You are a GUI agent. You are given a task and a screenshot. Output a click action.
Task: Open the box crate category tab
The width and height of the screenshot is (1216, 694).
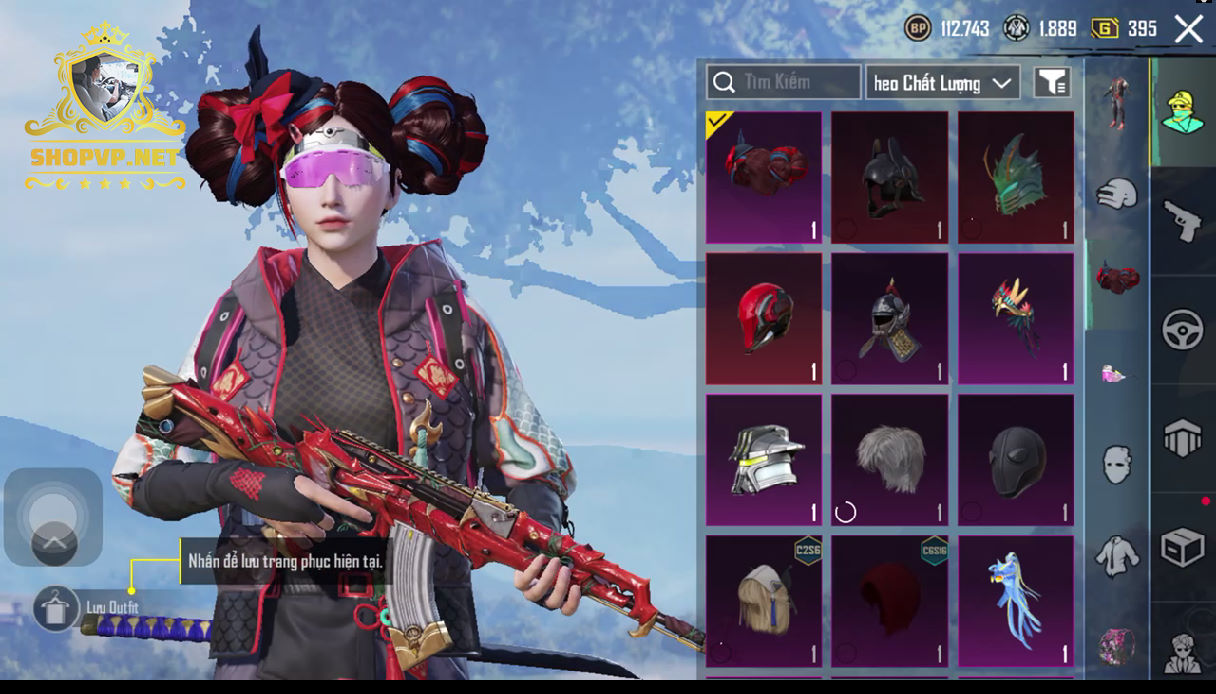pyautogui.click(x=1182, y=547)
